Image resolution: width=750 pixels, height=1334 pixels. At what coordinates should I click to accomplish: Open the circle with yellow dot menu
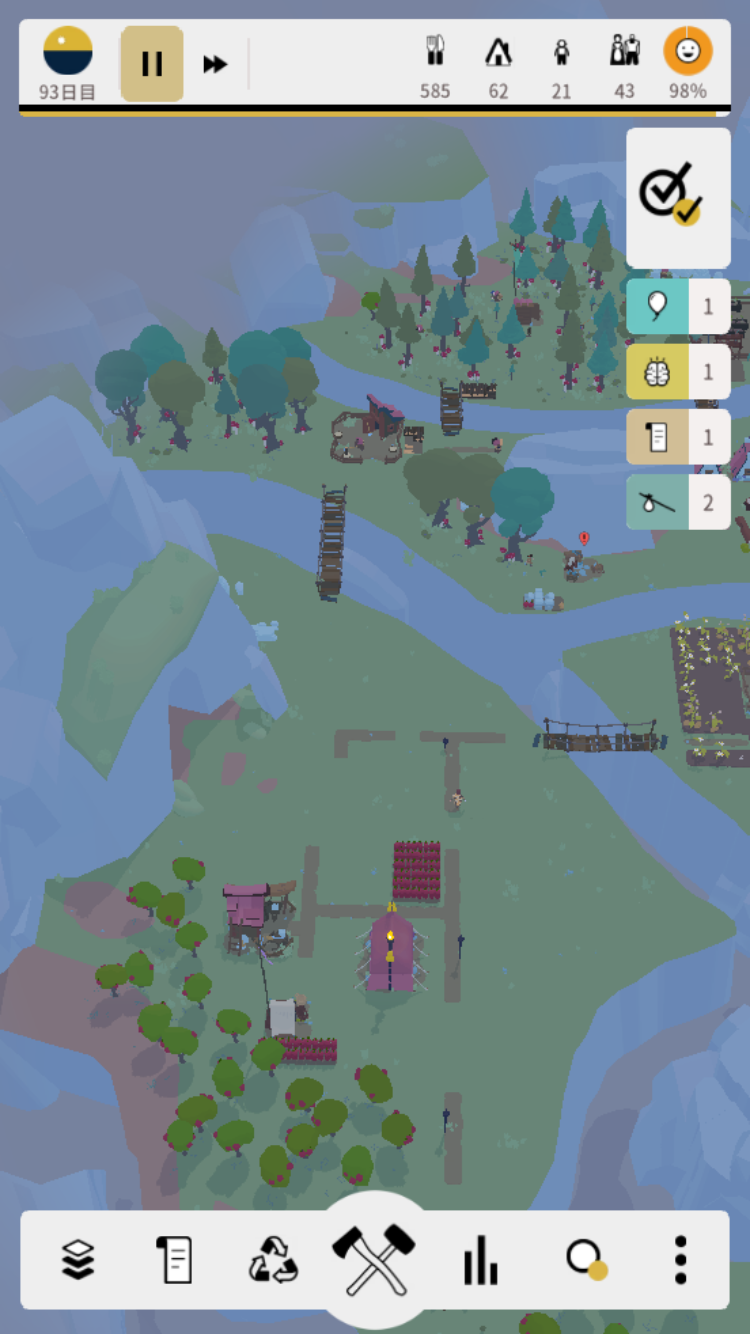coord(585,1259)
